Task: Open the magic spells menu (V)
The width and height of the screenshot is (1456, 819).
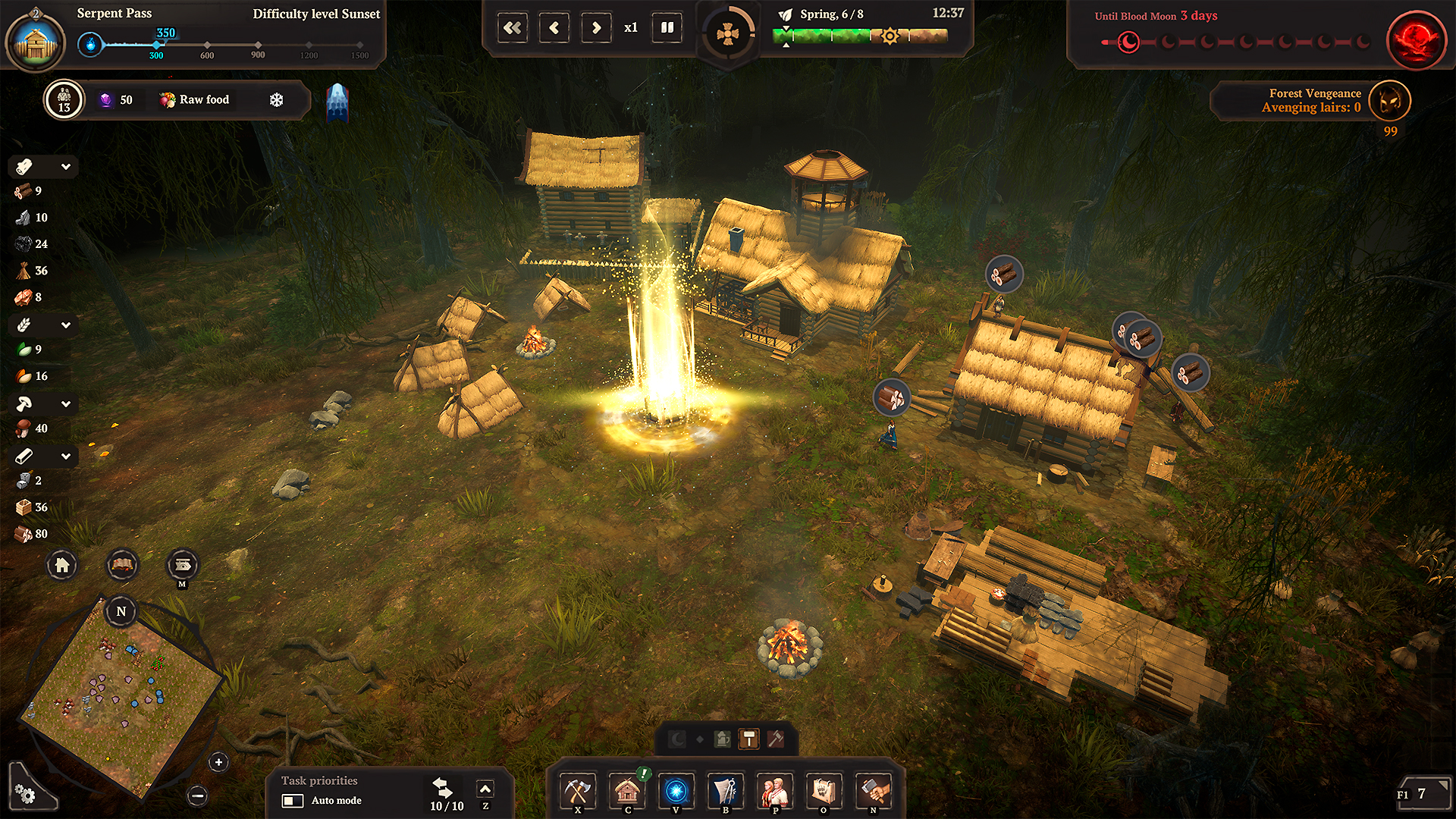Action: tap(676, 792)
